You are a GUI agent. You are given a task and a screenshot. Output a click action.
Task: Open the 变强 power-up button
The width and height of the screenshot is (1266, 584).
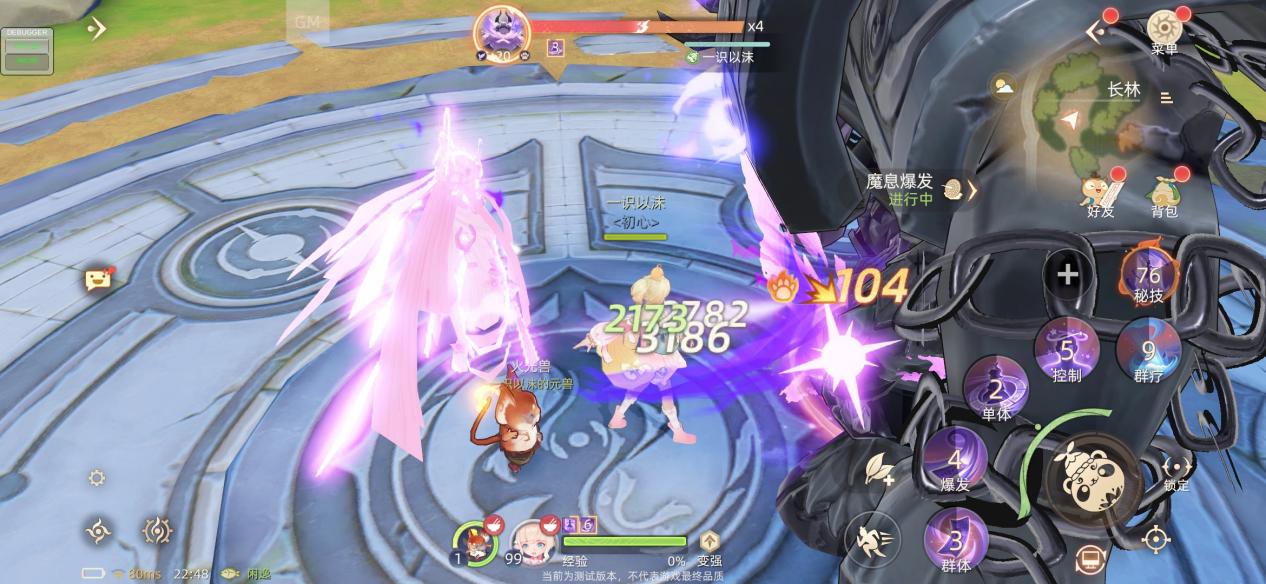point(709,546)
